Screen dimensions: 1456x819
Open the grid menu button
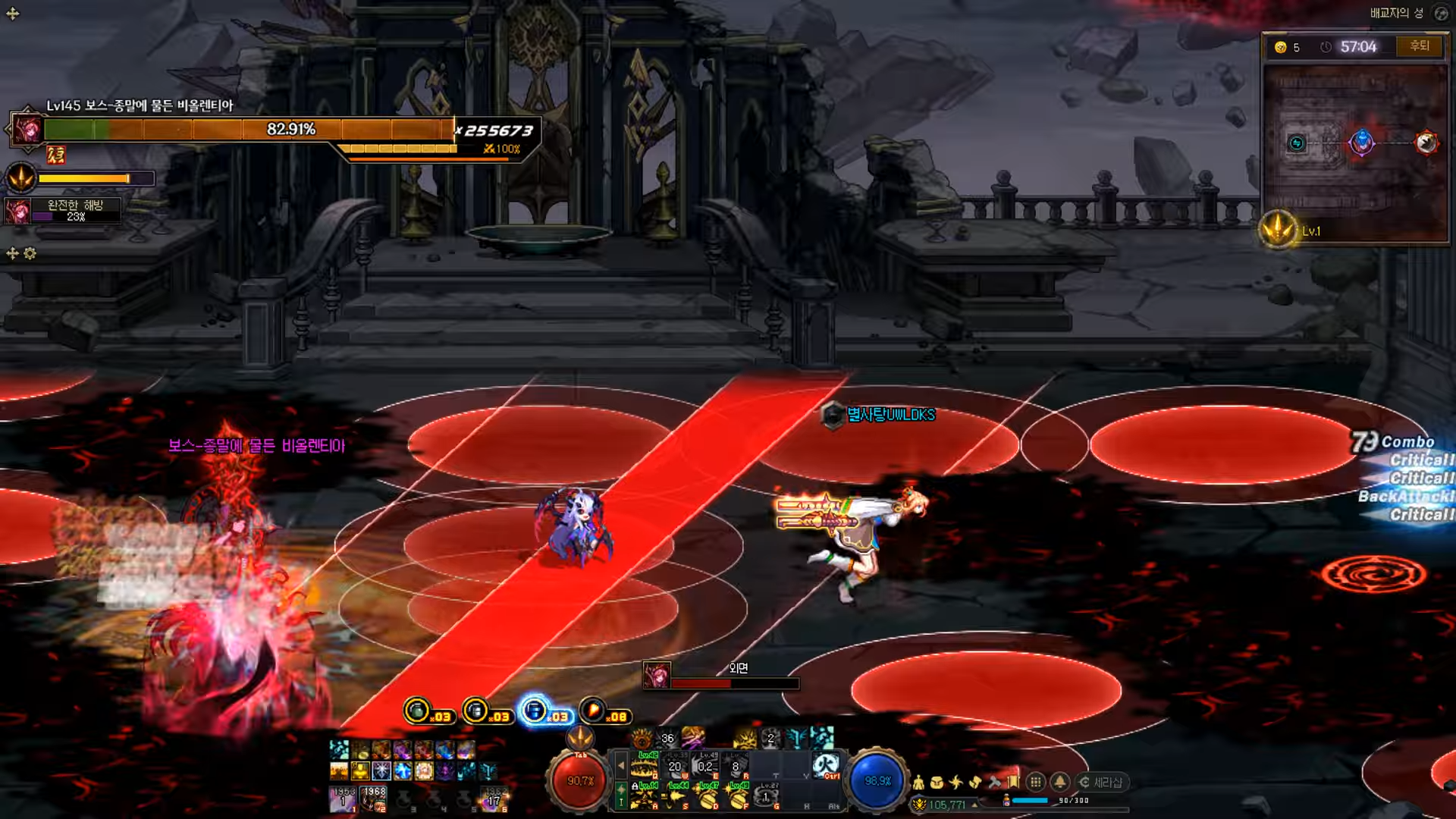tap(1036, 782)
